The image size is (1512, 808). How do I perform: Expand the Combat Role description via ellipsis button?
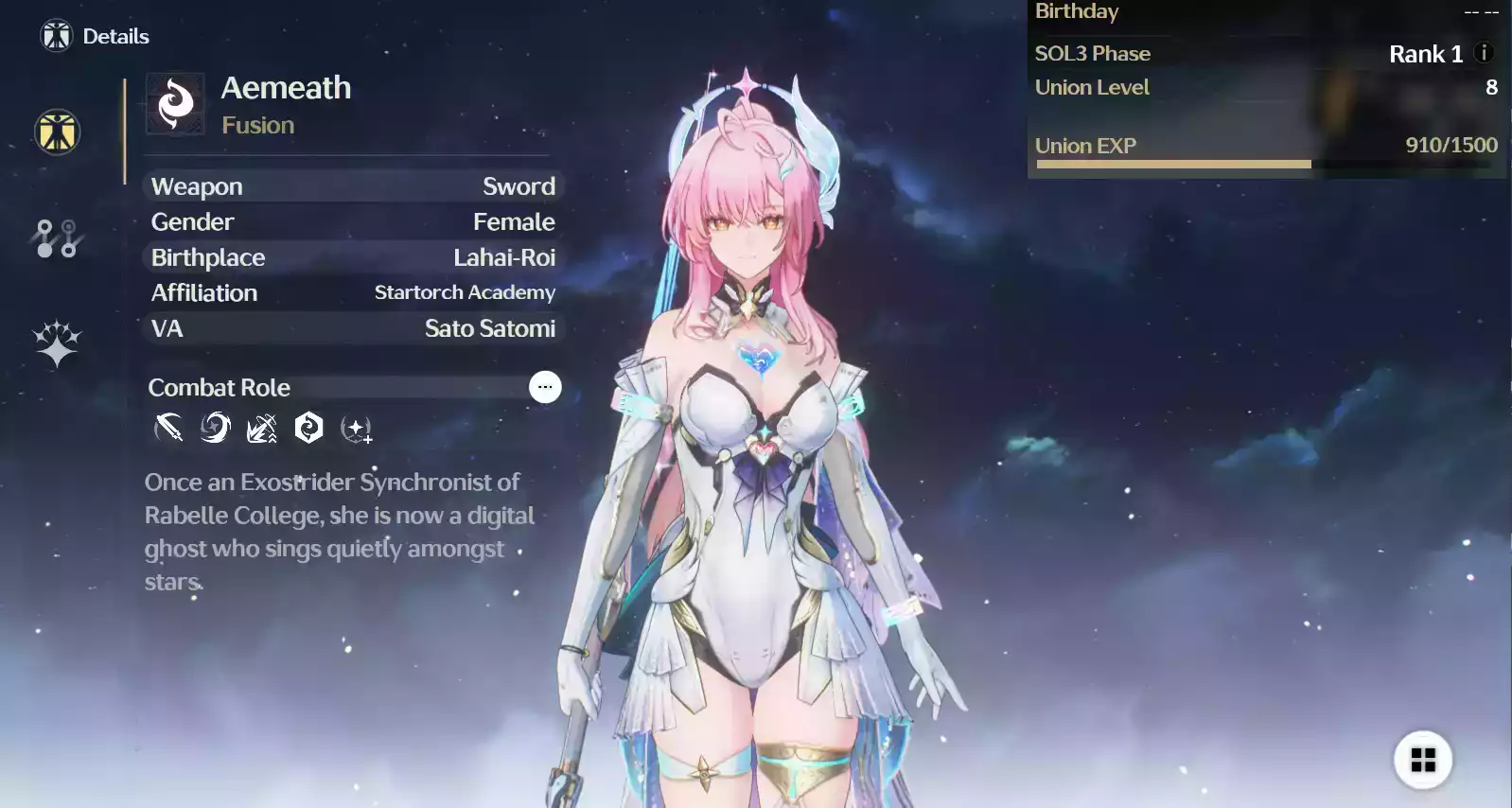[x=545, y=387]
